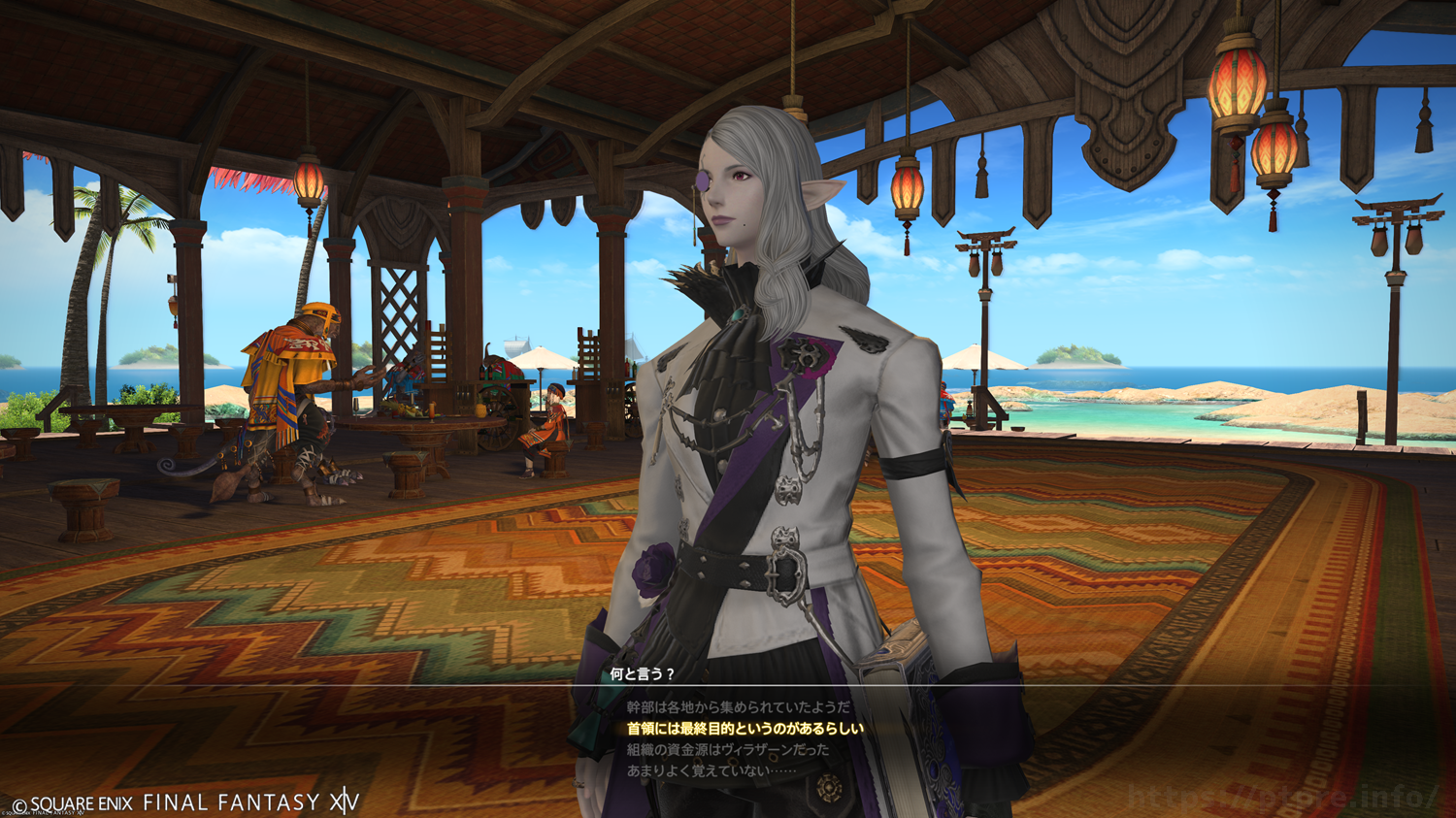Choose the reply 幹部は各地から集められていたようだ
This screenshot has width=1456, height=818.
(x=738, y=707)
